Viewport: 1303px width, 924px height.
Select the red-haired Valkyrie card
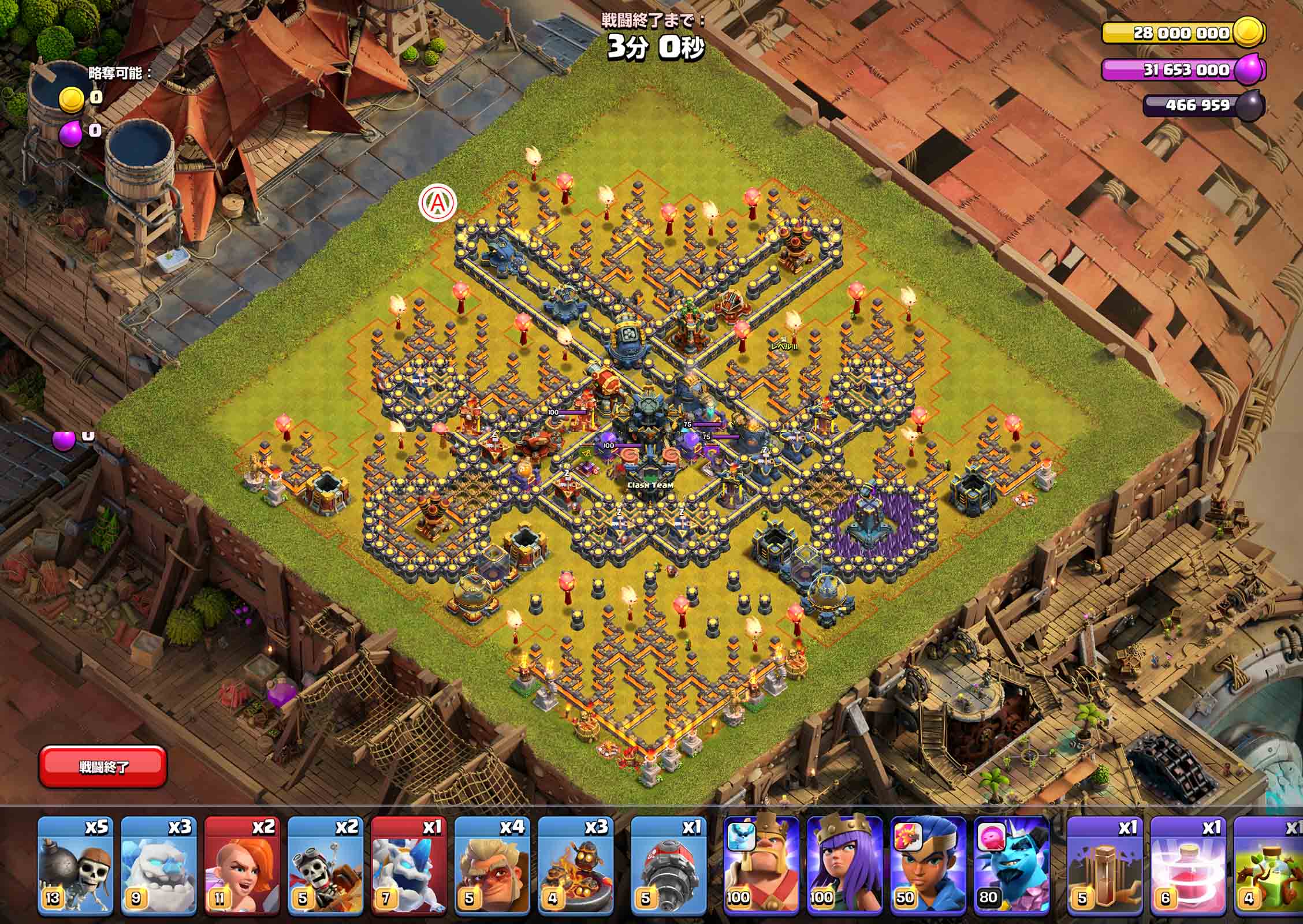(x=241, y=866)
